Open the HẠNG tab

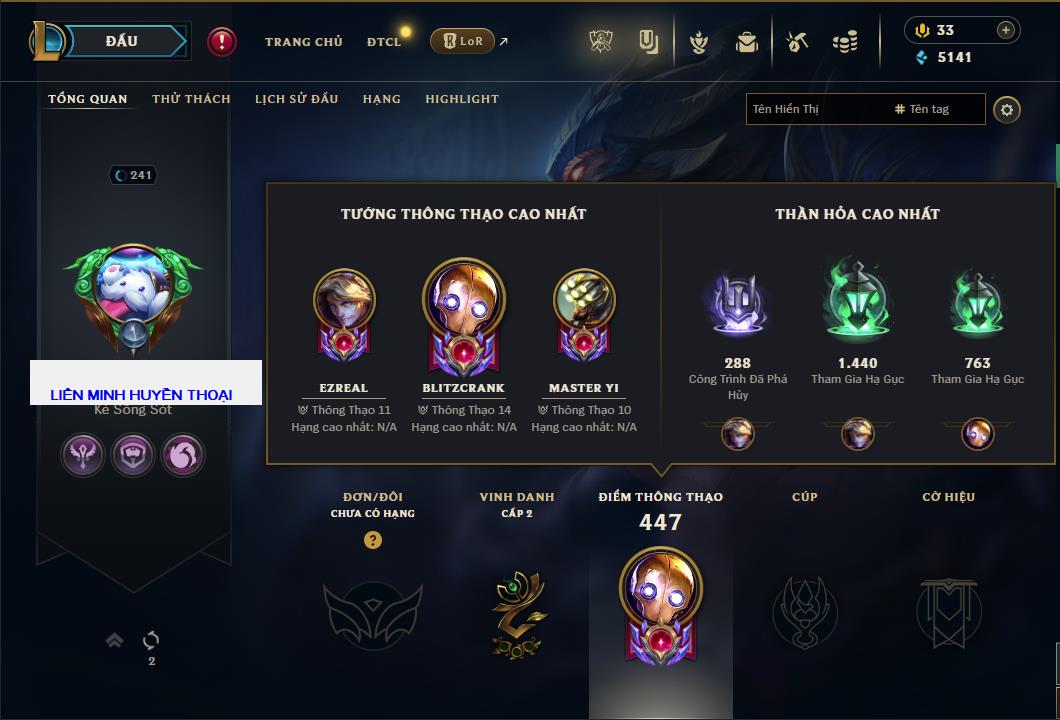[382, 99]
